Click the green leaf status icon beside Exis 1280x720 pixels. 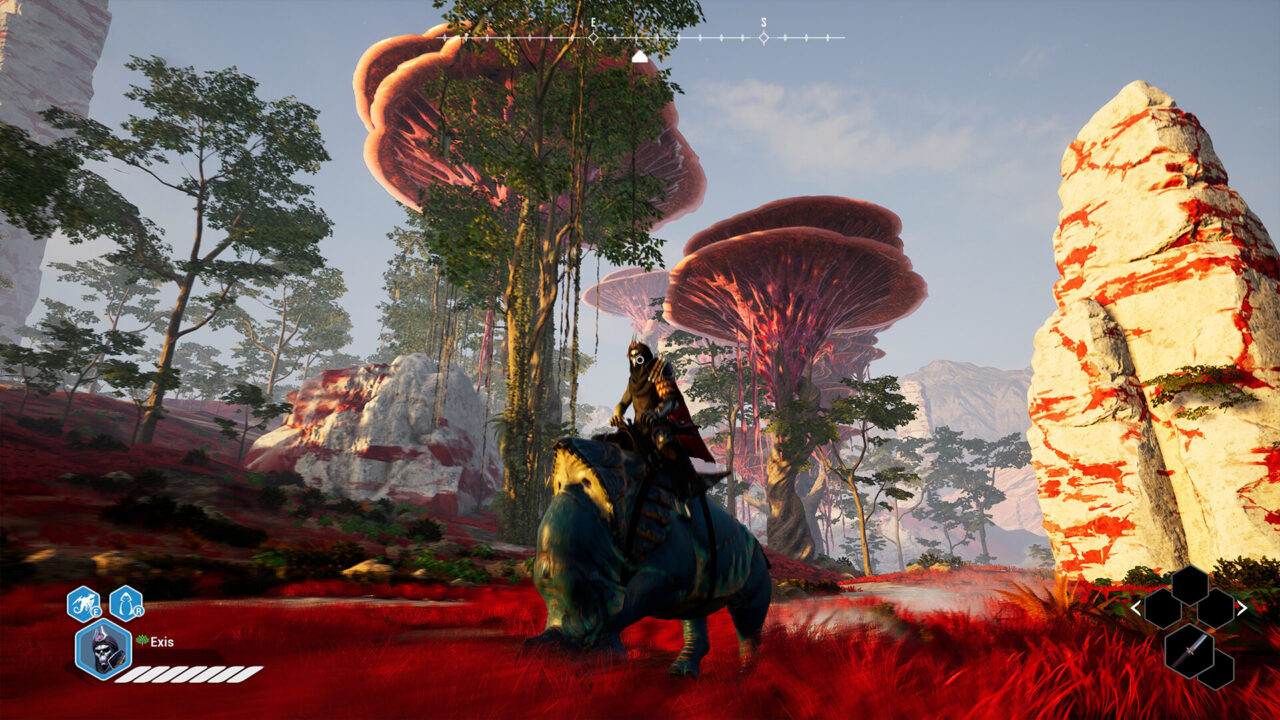pyautogui.click(x=142, y=639)
